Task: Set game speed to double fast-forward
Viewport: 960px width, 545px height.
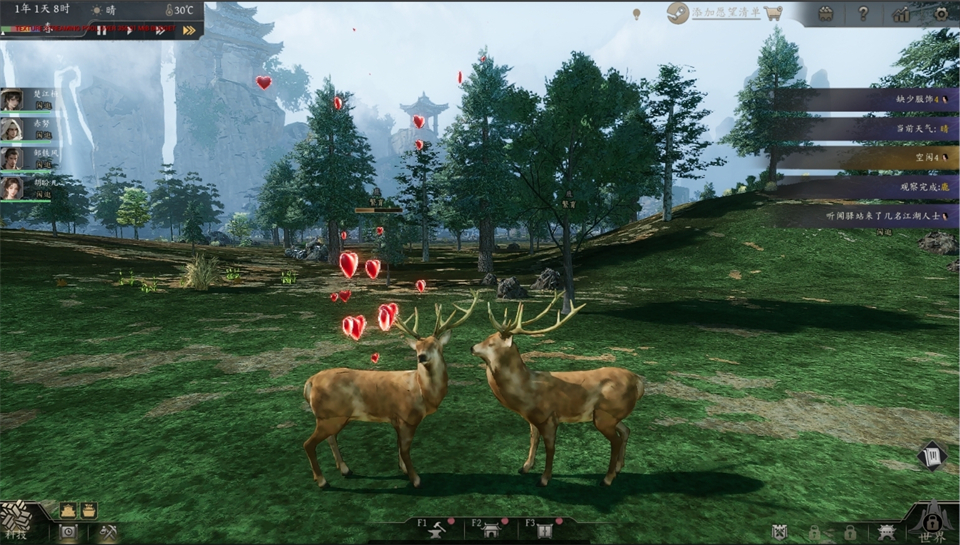Action: pyautogui.click(x=159, y=30)
